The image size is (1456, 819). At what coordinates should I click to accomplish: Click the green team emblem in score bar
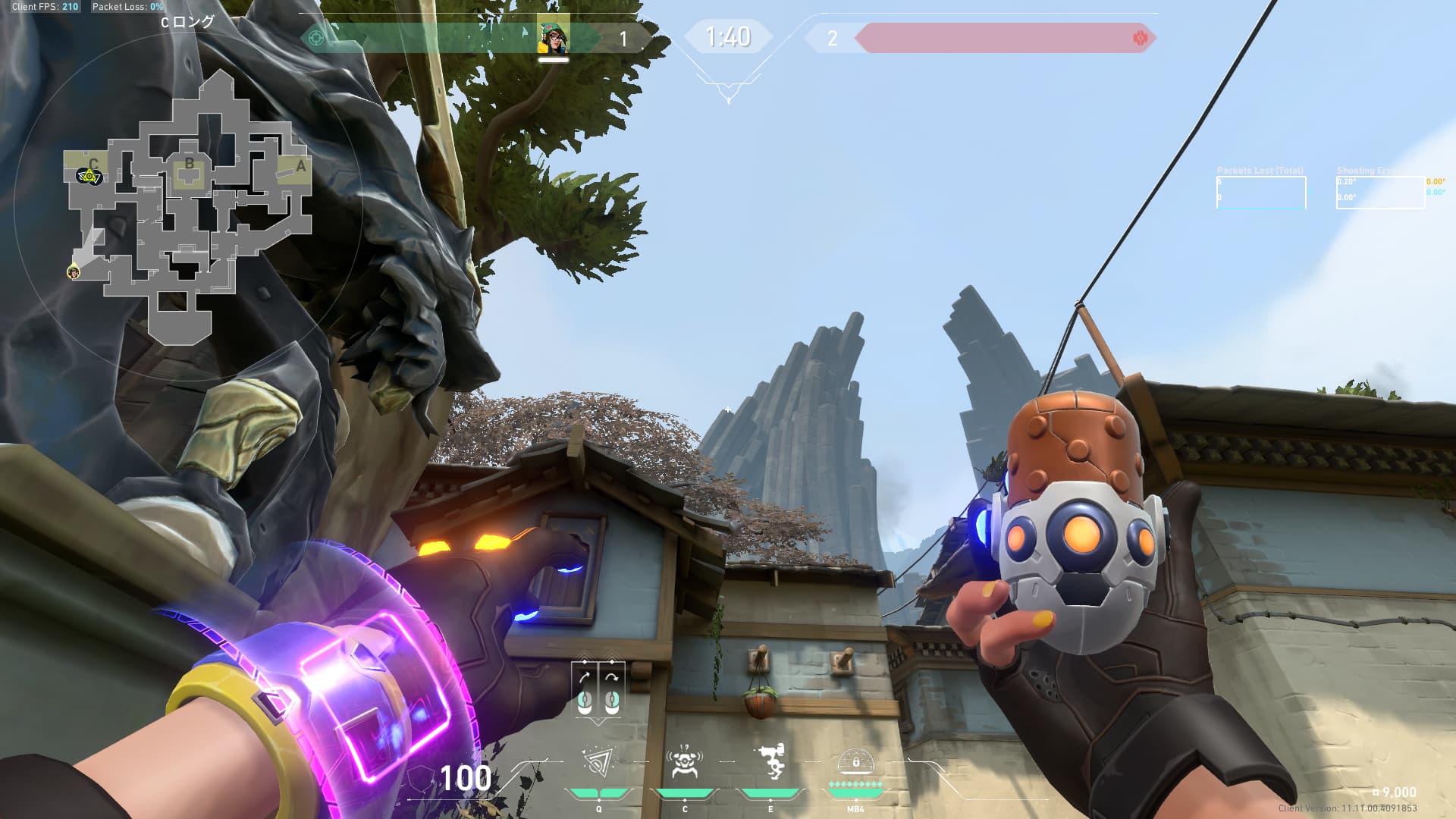316,37
